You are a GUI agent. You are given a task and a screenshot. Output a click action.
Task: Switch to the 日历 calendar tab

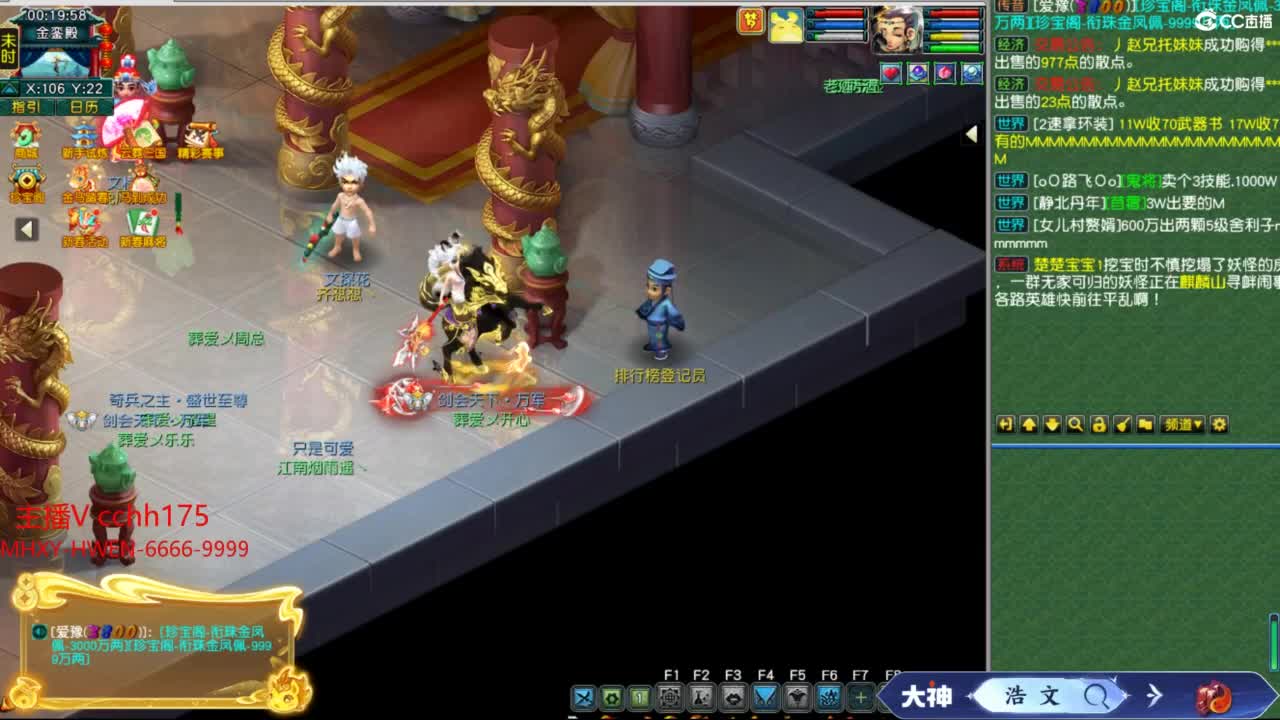83,107
